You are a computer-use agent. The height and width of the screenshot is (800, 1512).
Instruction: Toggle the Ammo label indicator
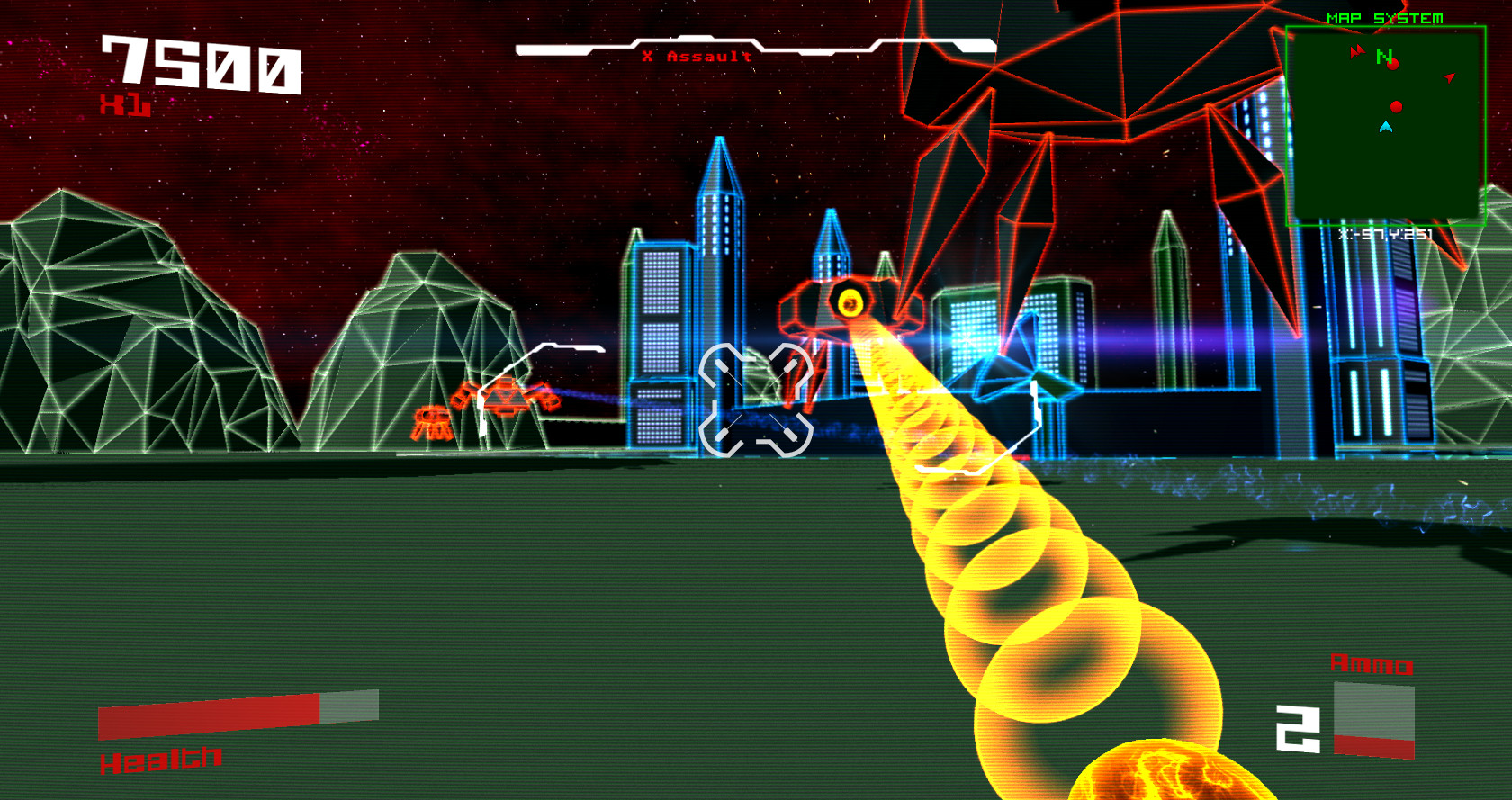pyautogui.click(x=1372, y=666)
